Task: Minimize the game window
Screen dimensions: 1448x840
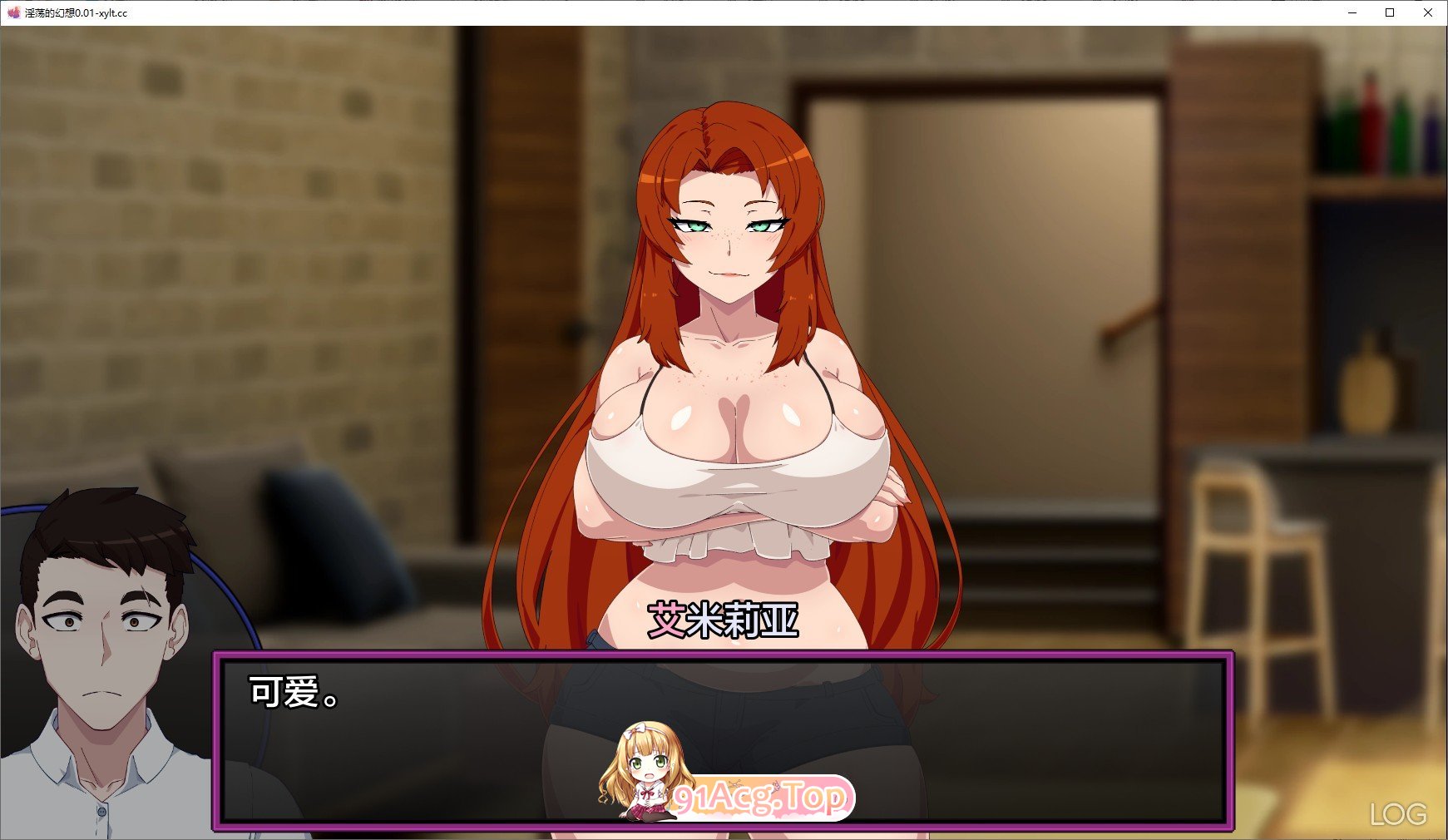Action: pos(1354,12)
